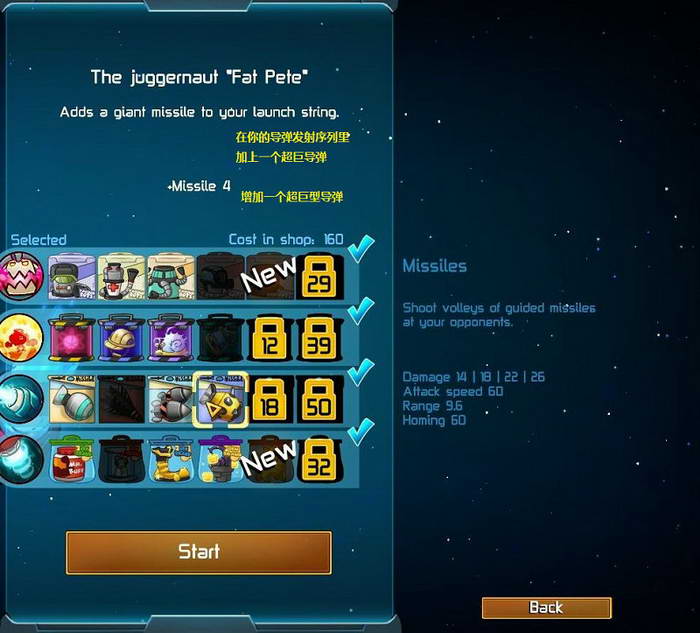Choose the fiery explosion ability icon
Screen dimensions: 700x633
coord(22,338)
